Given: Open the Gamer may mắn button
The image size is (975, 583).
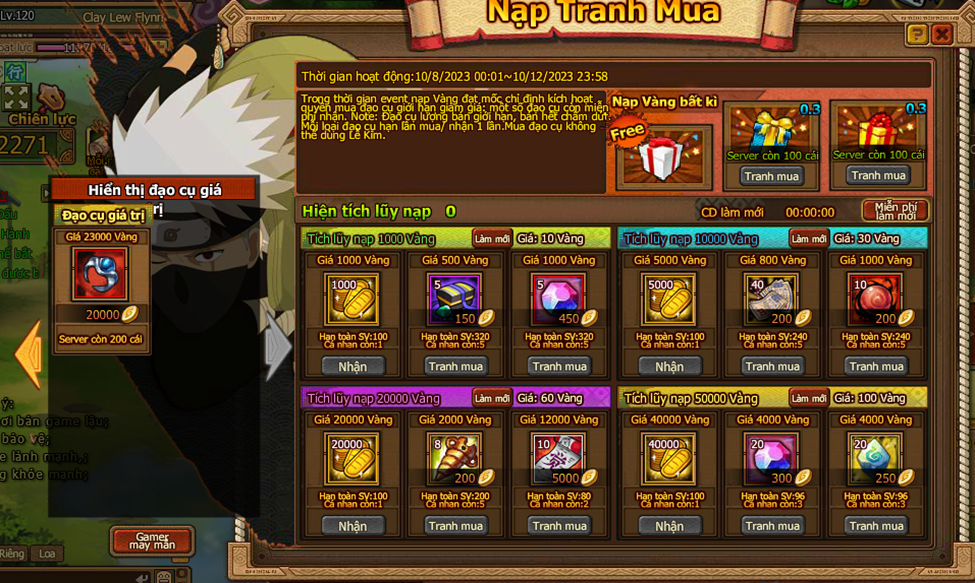Looking at the screenshot, I should click(152, 541).
